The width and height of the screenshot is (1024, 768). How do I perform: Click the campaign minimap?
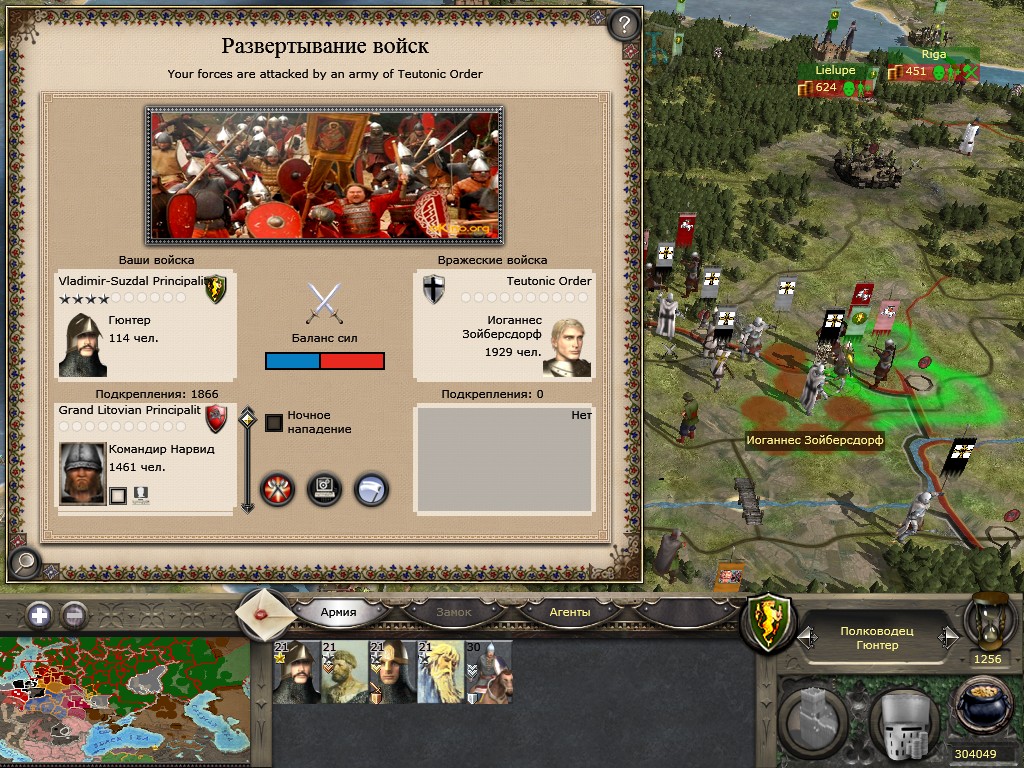pyautogui.click(x=125, y=700)
